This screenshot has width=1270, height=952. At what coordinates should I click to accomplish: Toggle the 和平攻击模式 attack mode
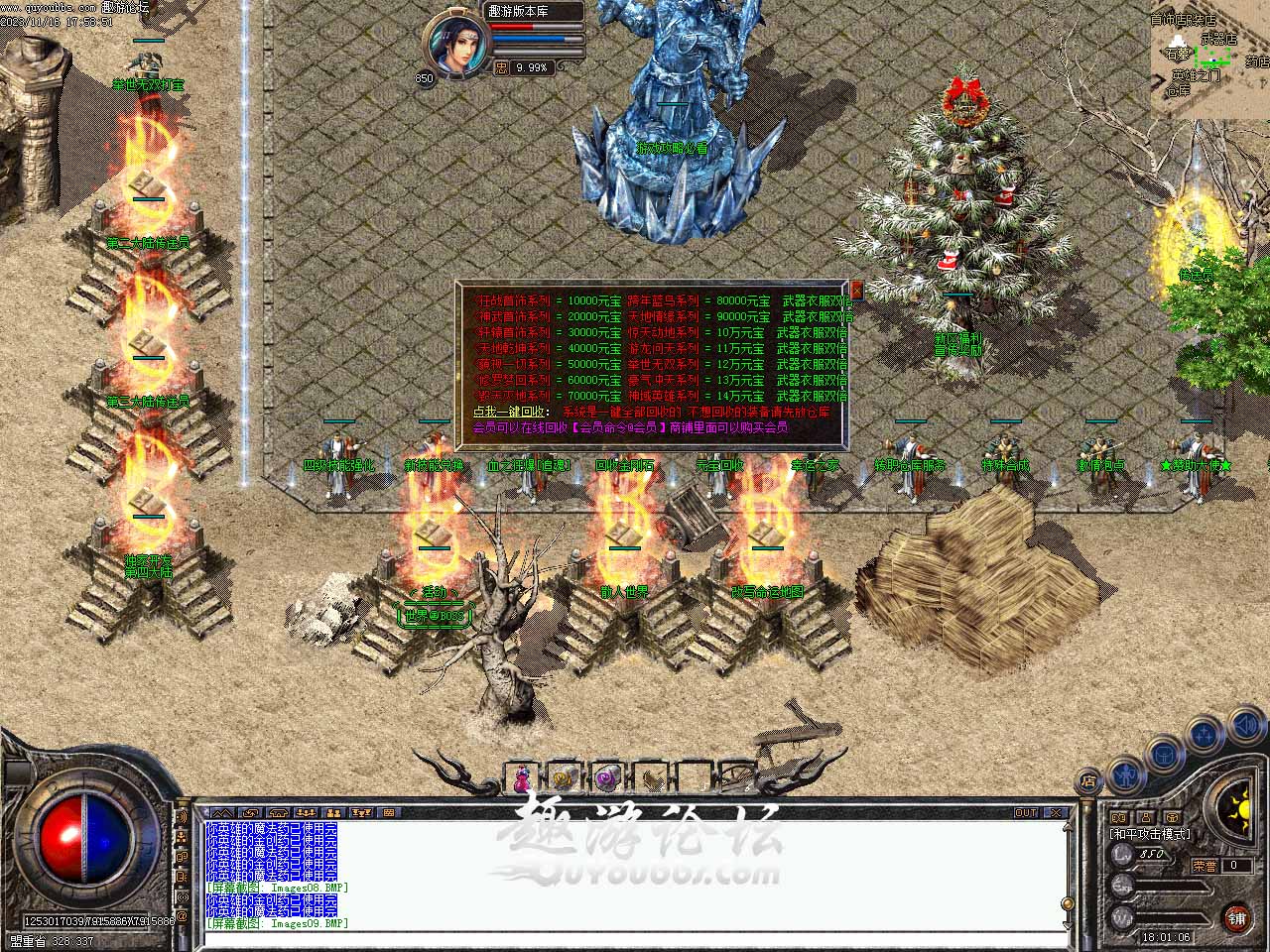coord(1150,834)
